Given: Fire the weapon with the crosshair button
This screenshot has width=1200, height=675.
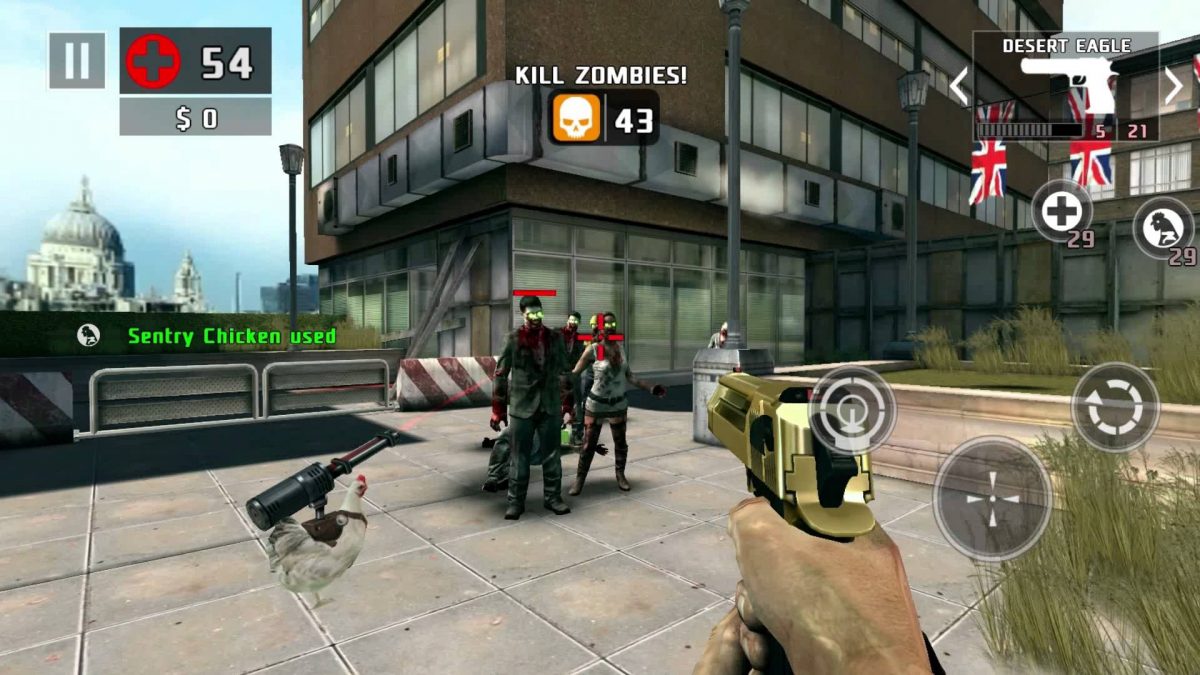Looking at the screenshot, I should click(x=992, y=497).
